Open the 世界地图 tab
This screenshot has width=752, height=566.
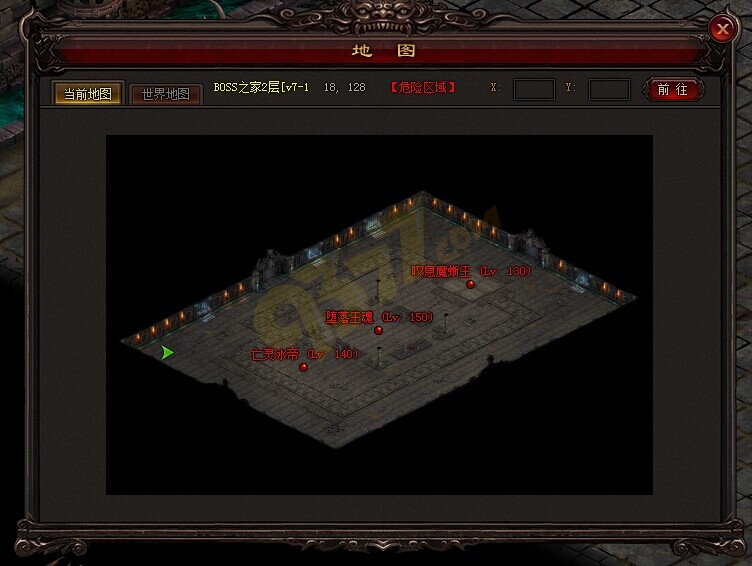pos(166,94)
